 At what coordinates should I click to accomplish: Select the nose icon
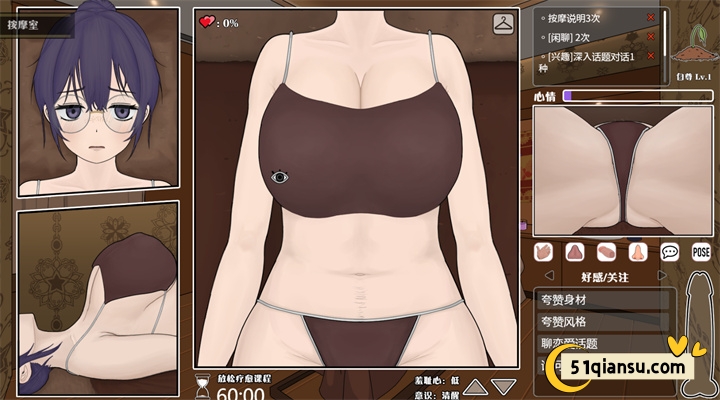click(638, 252)
